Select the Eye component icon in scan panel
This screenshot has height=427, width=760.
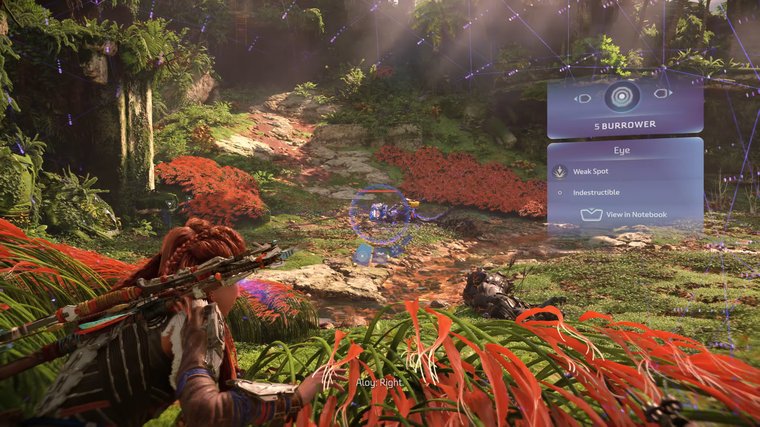pos(622,97)
